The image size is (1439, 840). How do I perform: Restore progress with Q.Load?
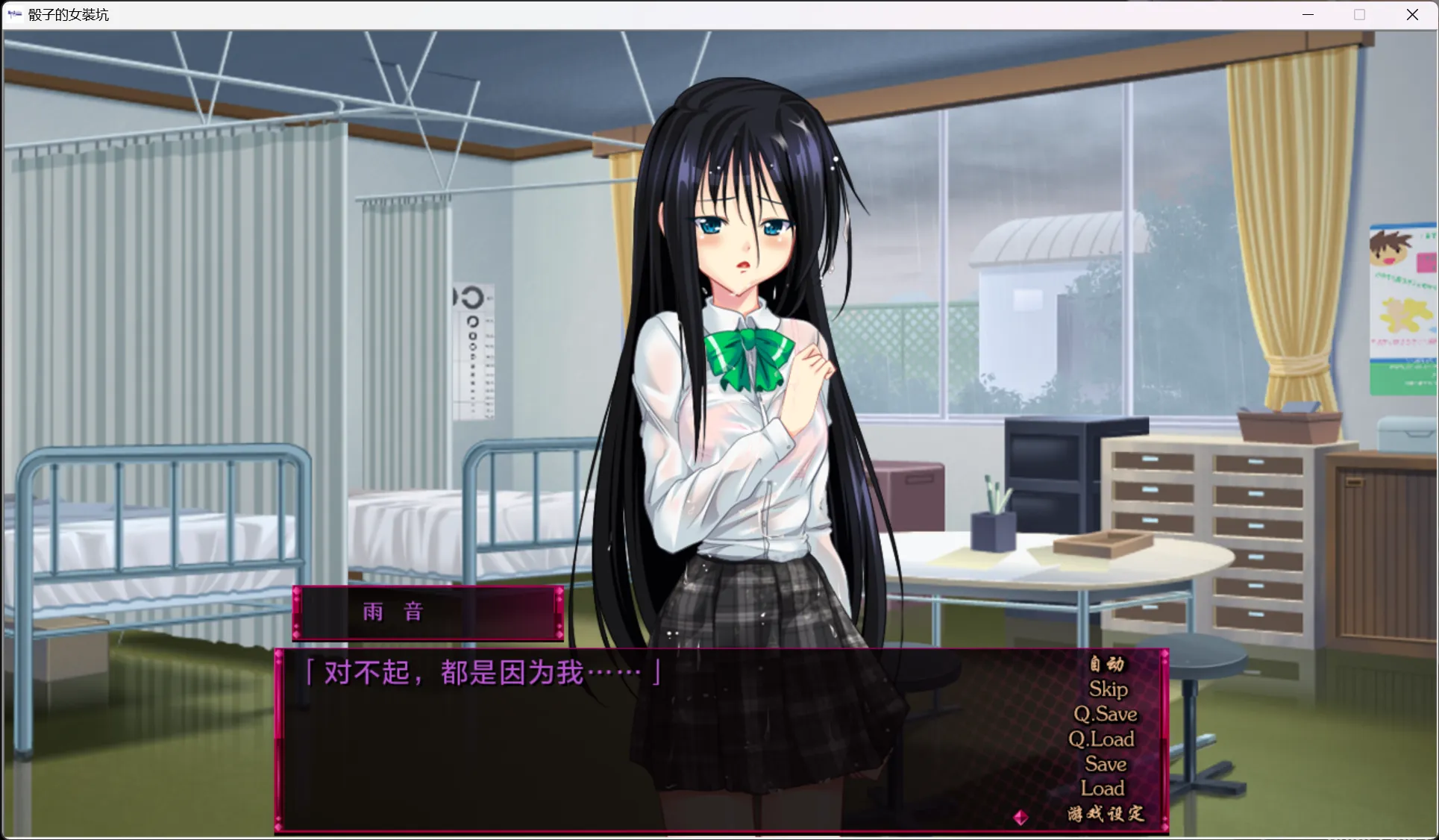click(x=1102, y=739)
